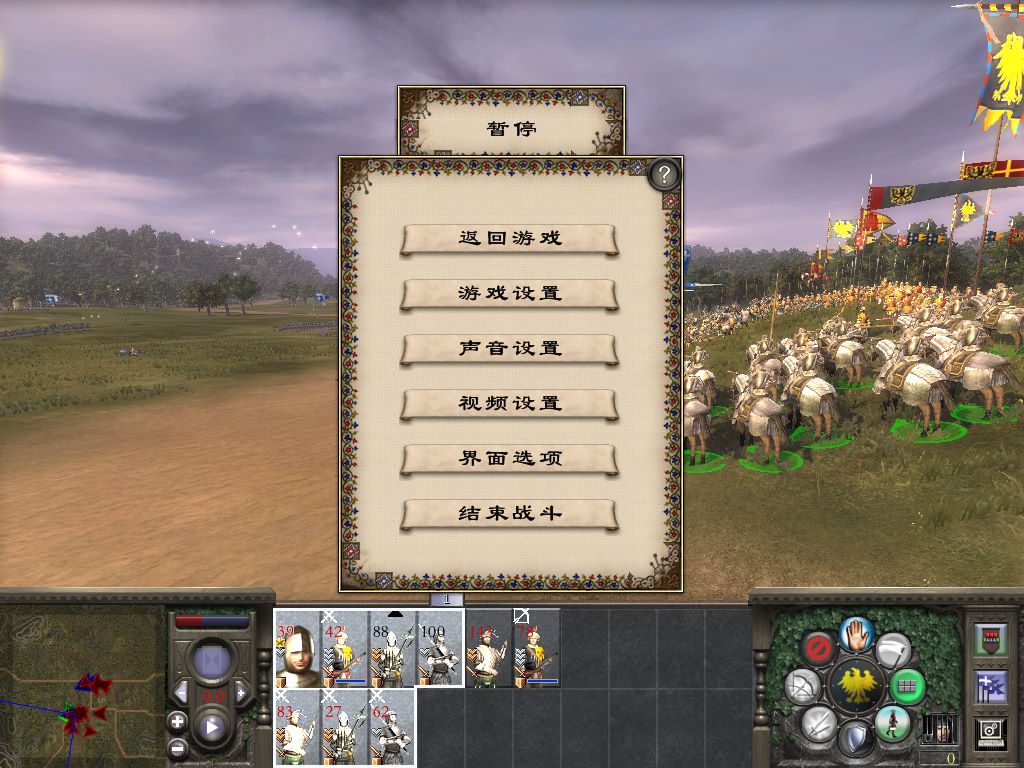Open the 游戏设置 game settings

(x=509, y=294)
